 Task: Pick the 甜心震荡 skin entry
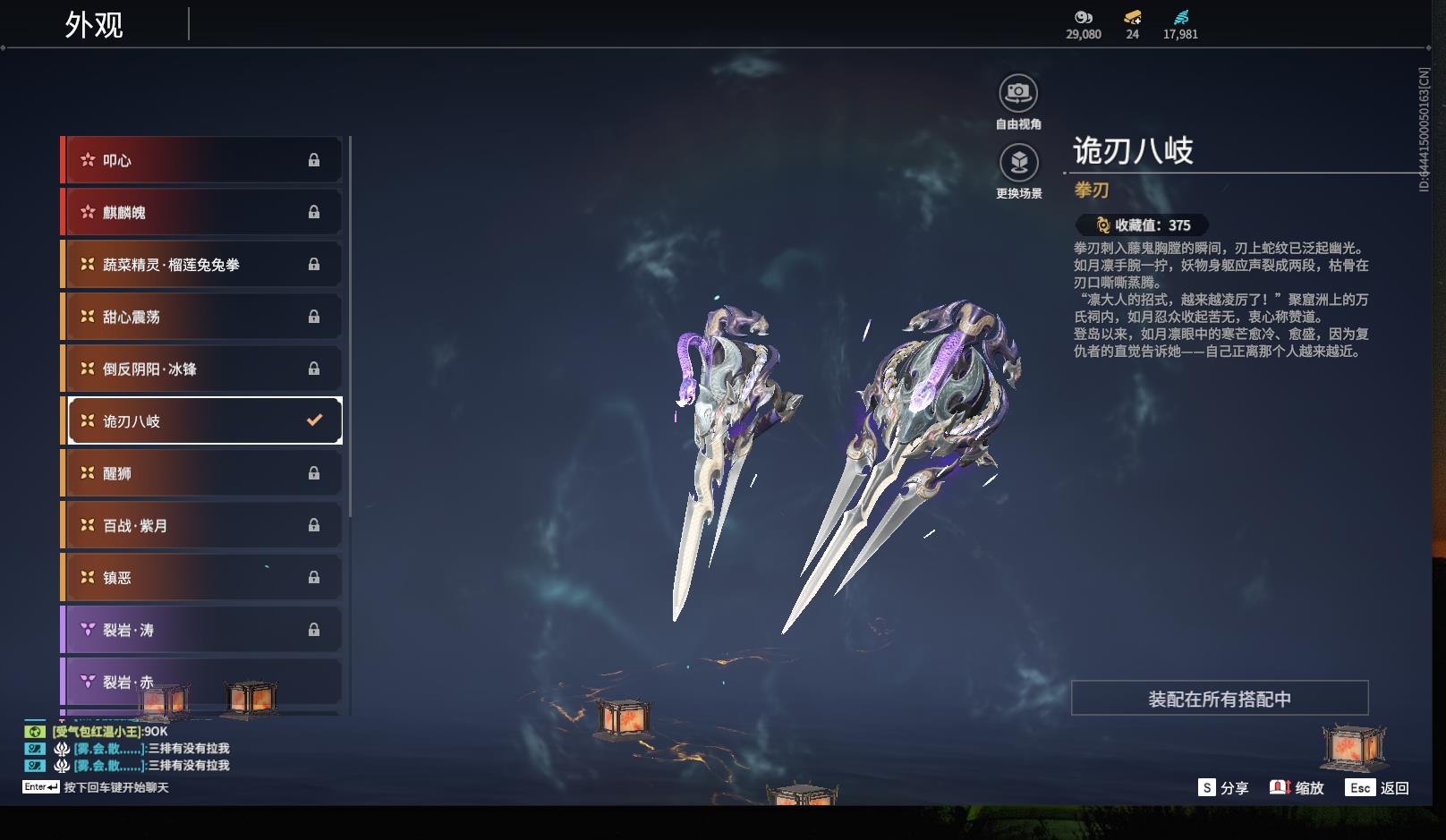pyautogui.click(x=201, y=317)
